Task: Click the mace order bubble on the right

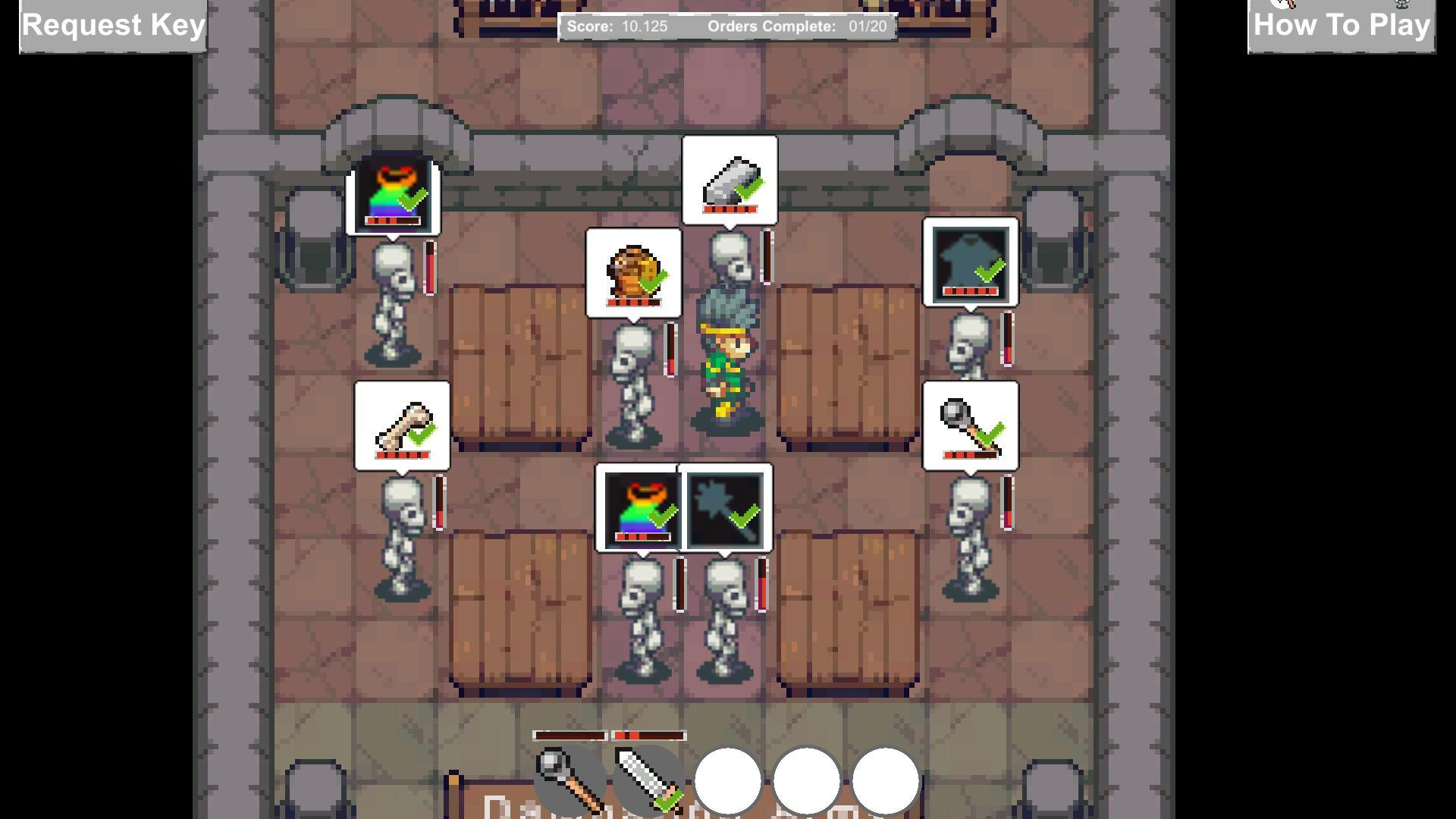Action: [969, 426]
